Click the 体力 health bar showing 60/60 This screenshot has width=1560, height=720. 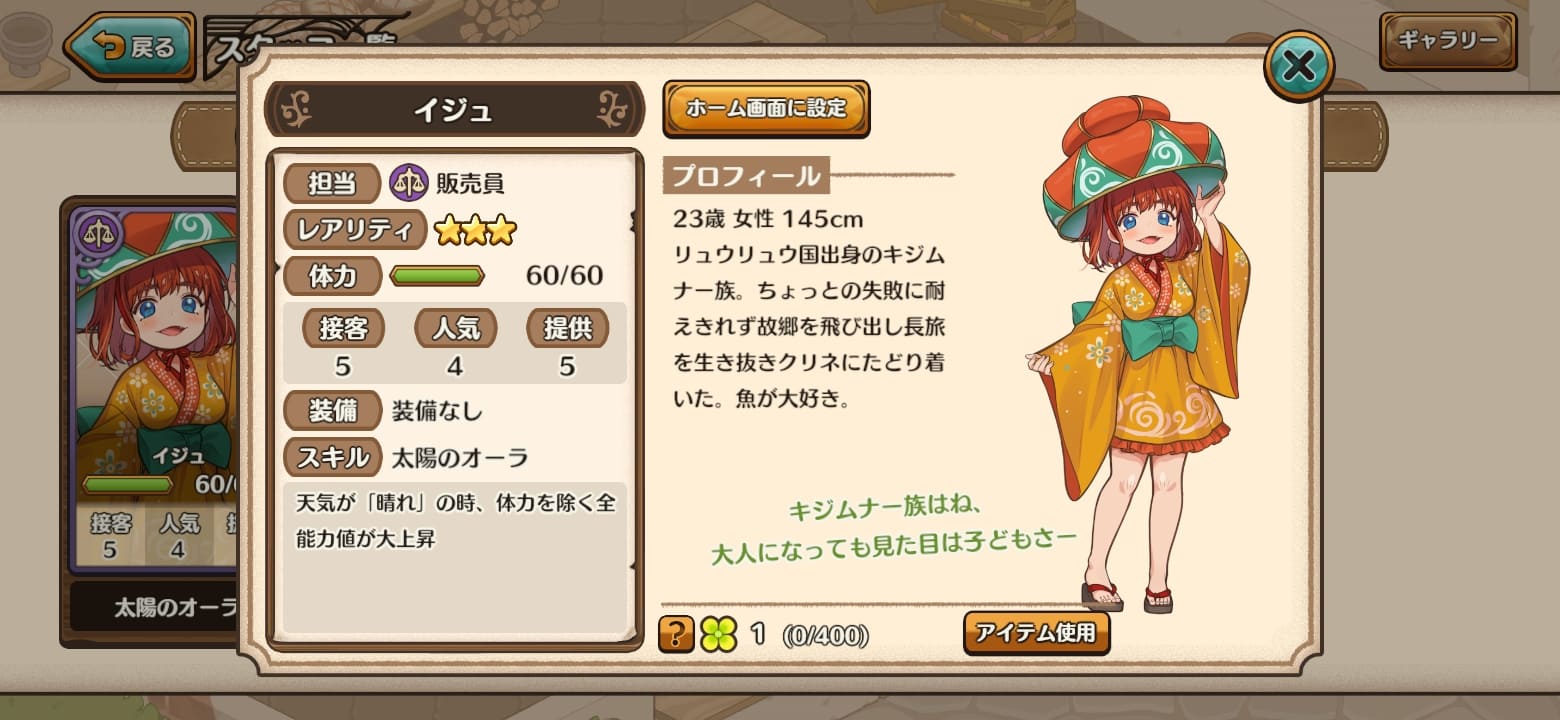[x=437, y=275]
